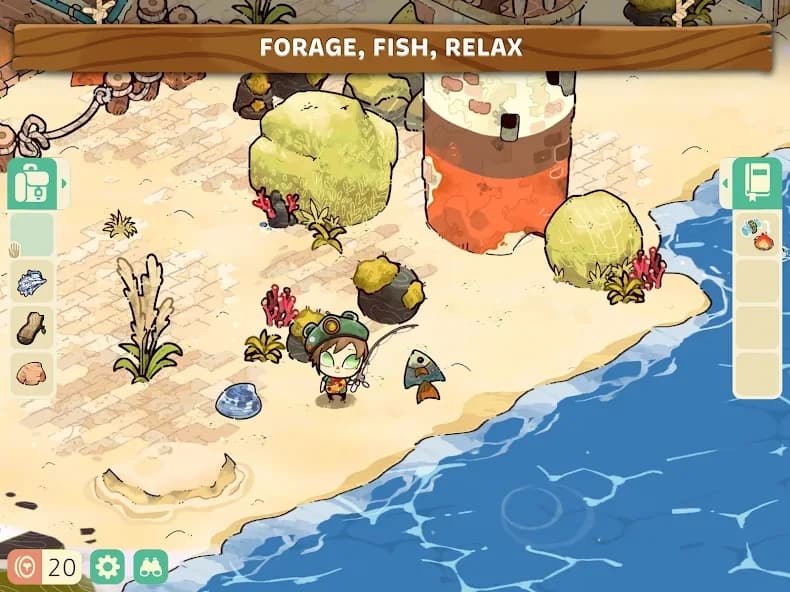
Task: Select the pink clam shell inventory slot
Action: click(x=32, y=375)
